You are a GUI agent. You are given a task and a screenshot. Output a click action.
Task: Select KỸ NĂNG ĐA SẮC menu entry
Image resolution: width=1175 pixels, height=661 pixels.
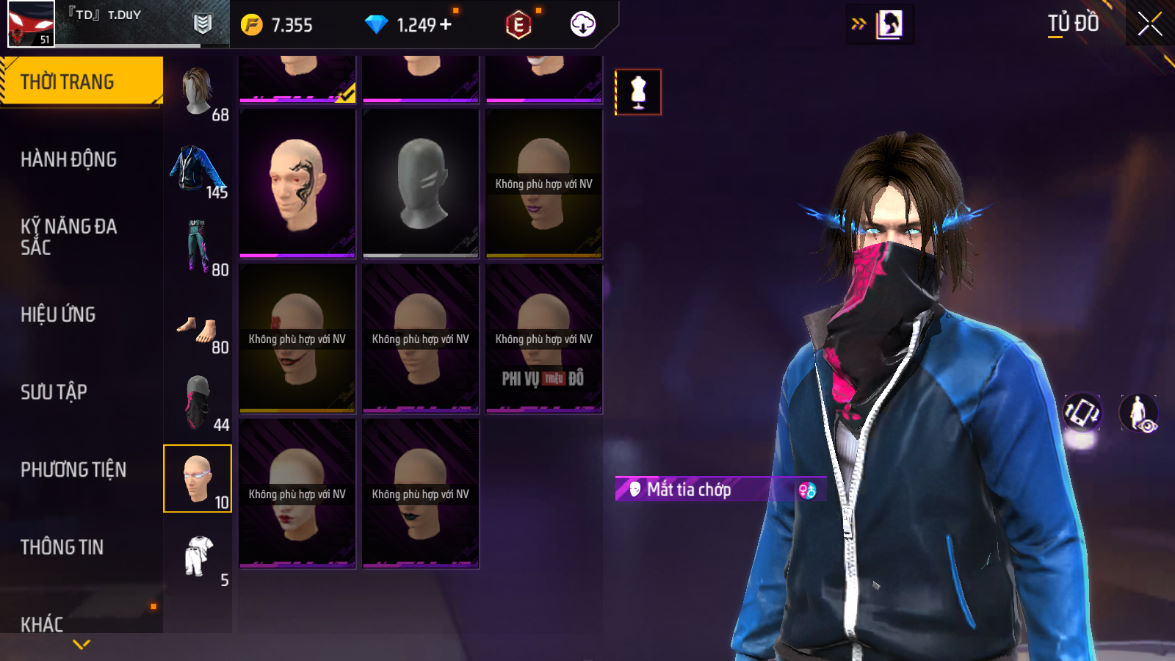(68, 236)
